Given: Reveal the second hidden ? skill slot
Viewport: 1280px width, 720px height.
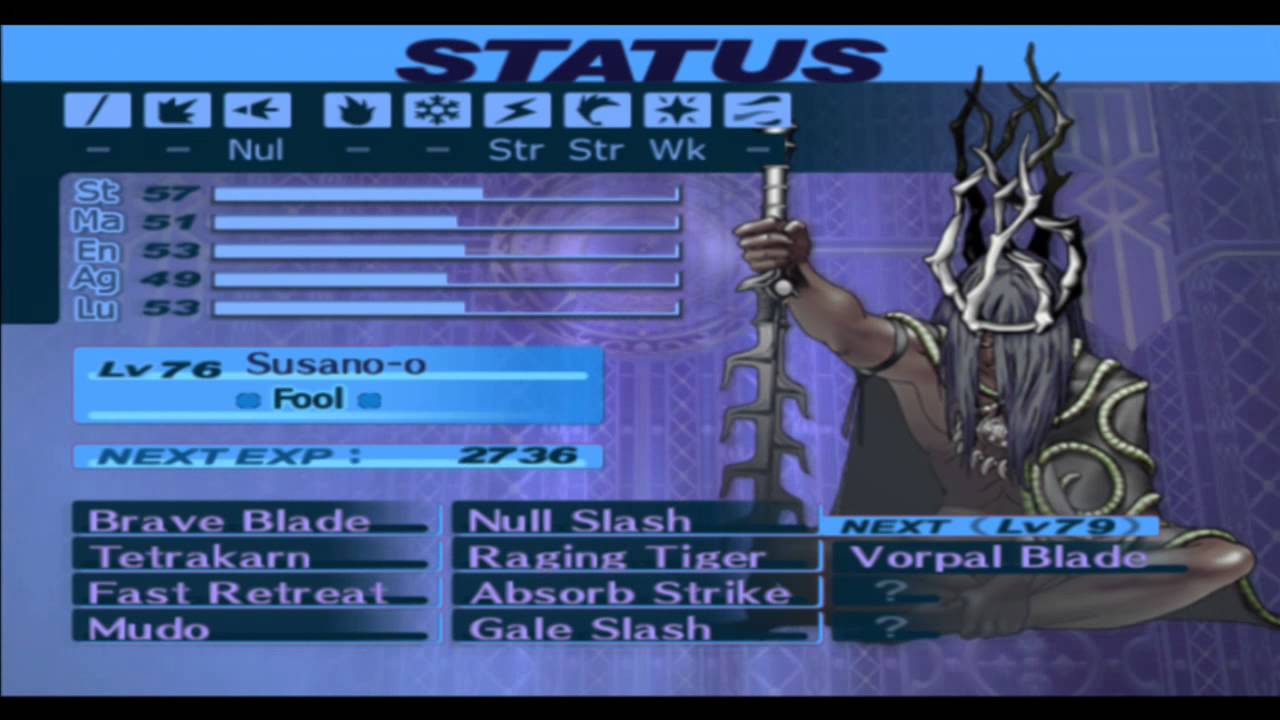Looking at the screenshot, I should point(890,628).
